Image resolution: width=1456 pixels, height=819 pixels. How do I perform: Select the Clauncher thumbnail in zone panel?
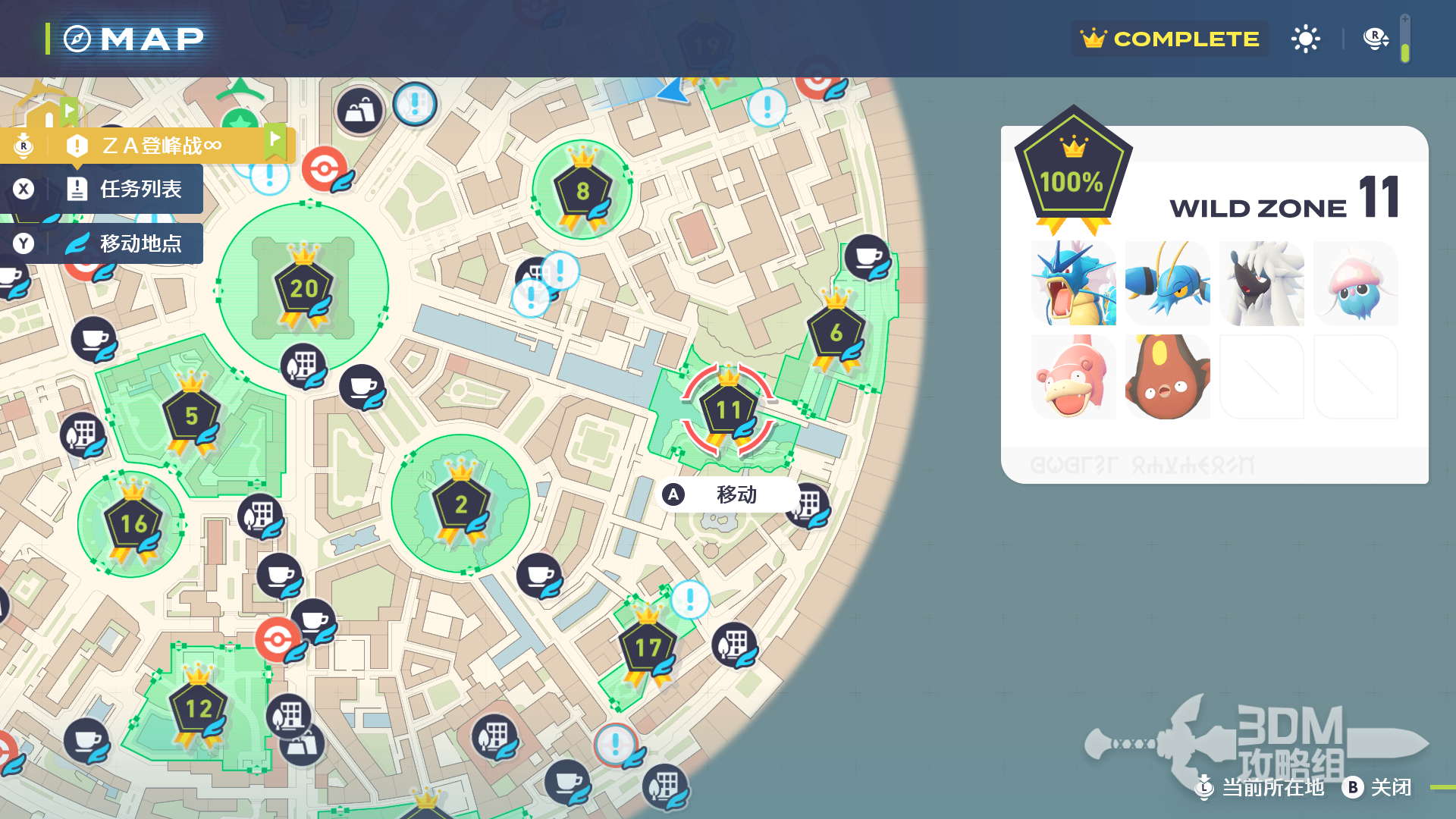(1167, 284)
